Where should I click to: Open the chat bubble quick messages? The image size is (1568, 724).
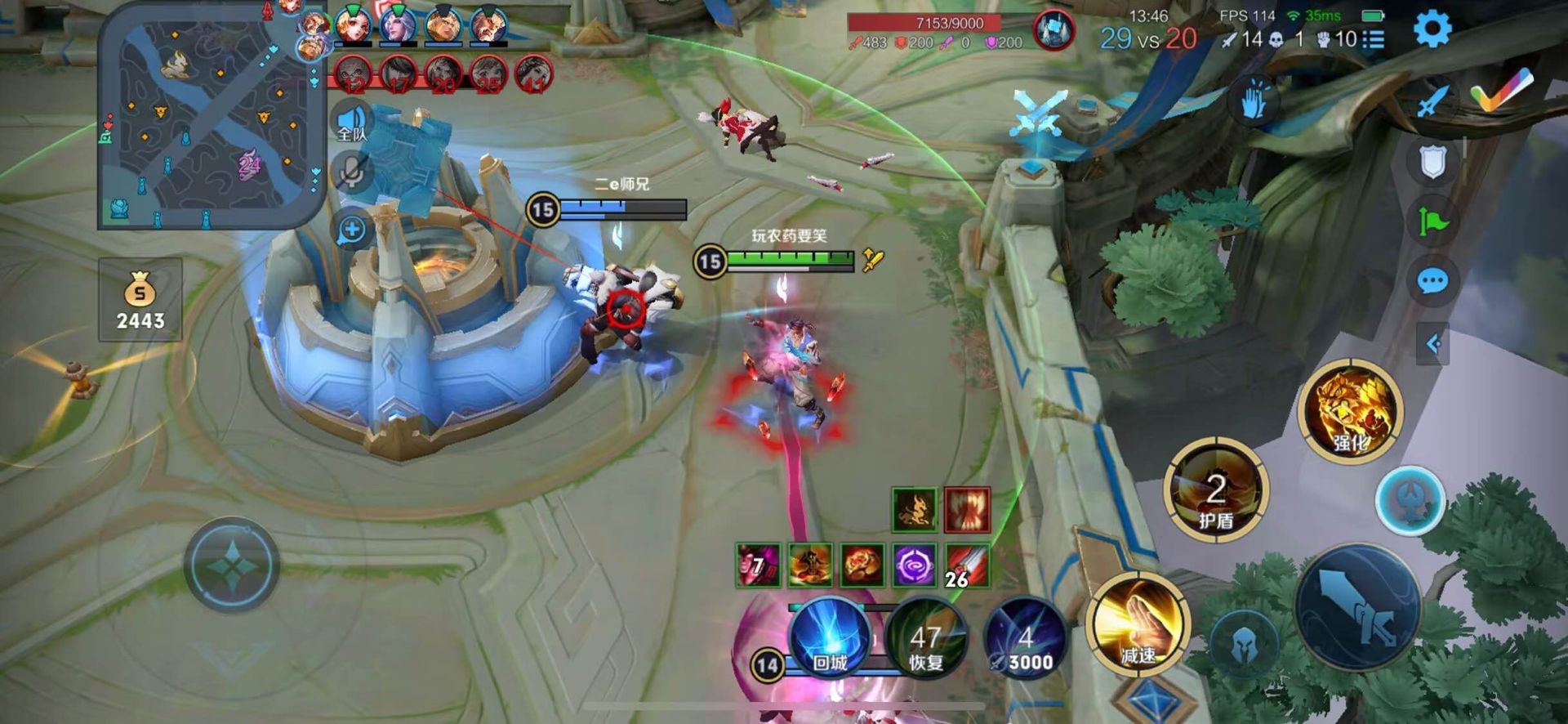coord(1432,282)
